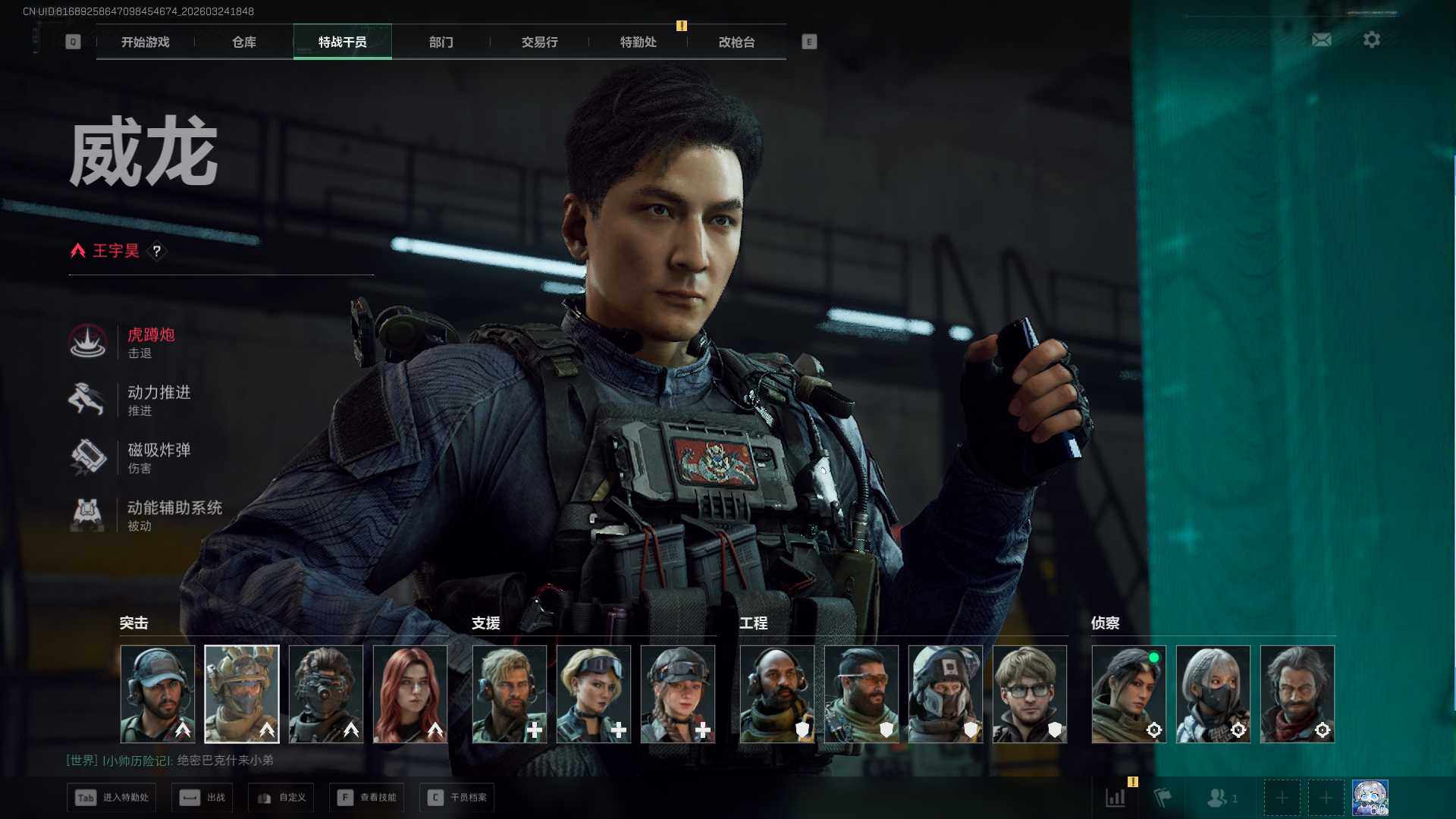Show the 磁吸炸弹 skill details
This screenshot has width=1456, height=819.
click(158, 457)
